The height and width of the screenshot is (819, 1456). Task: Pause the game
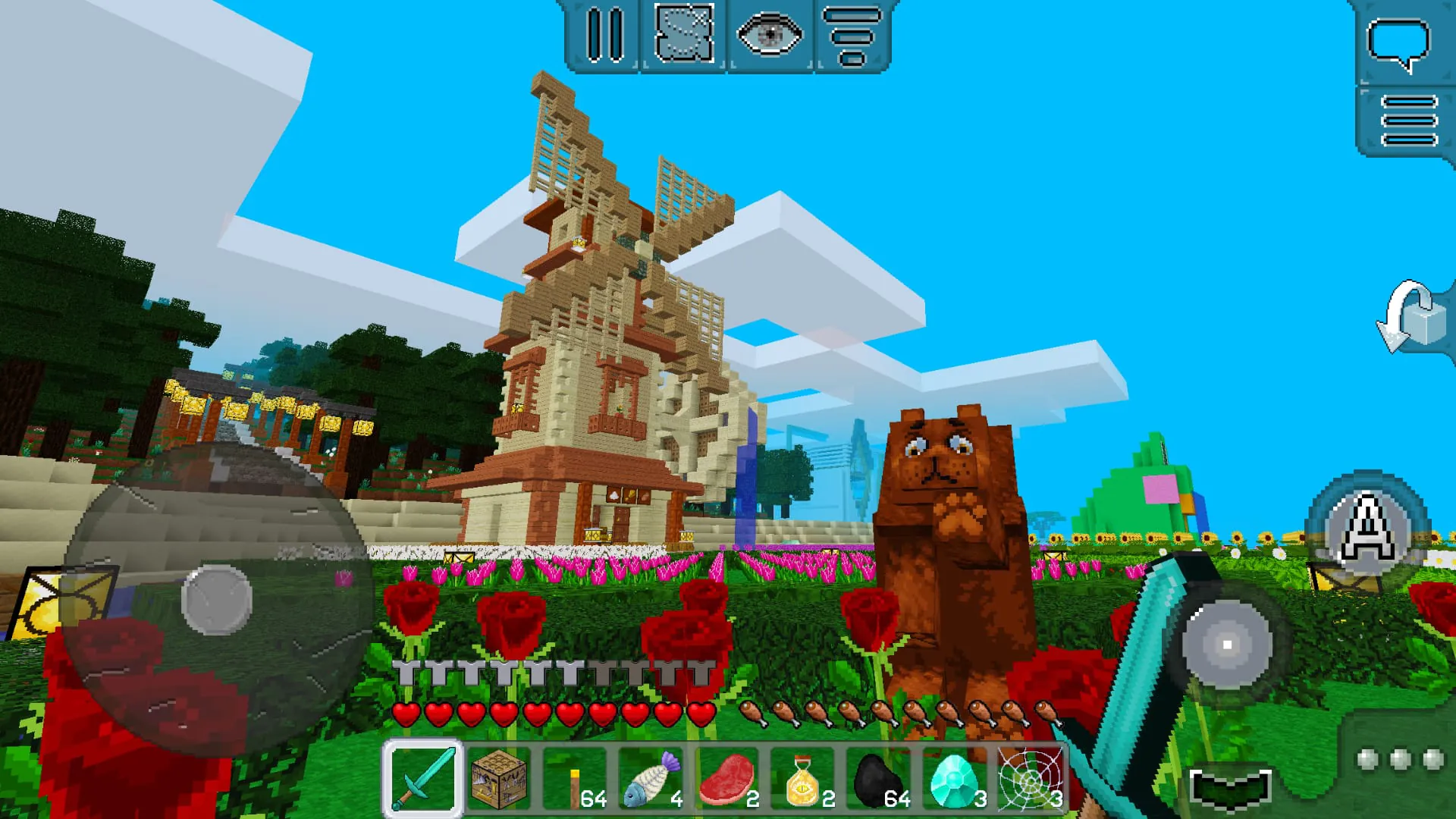click(604, 36)
